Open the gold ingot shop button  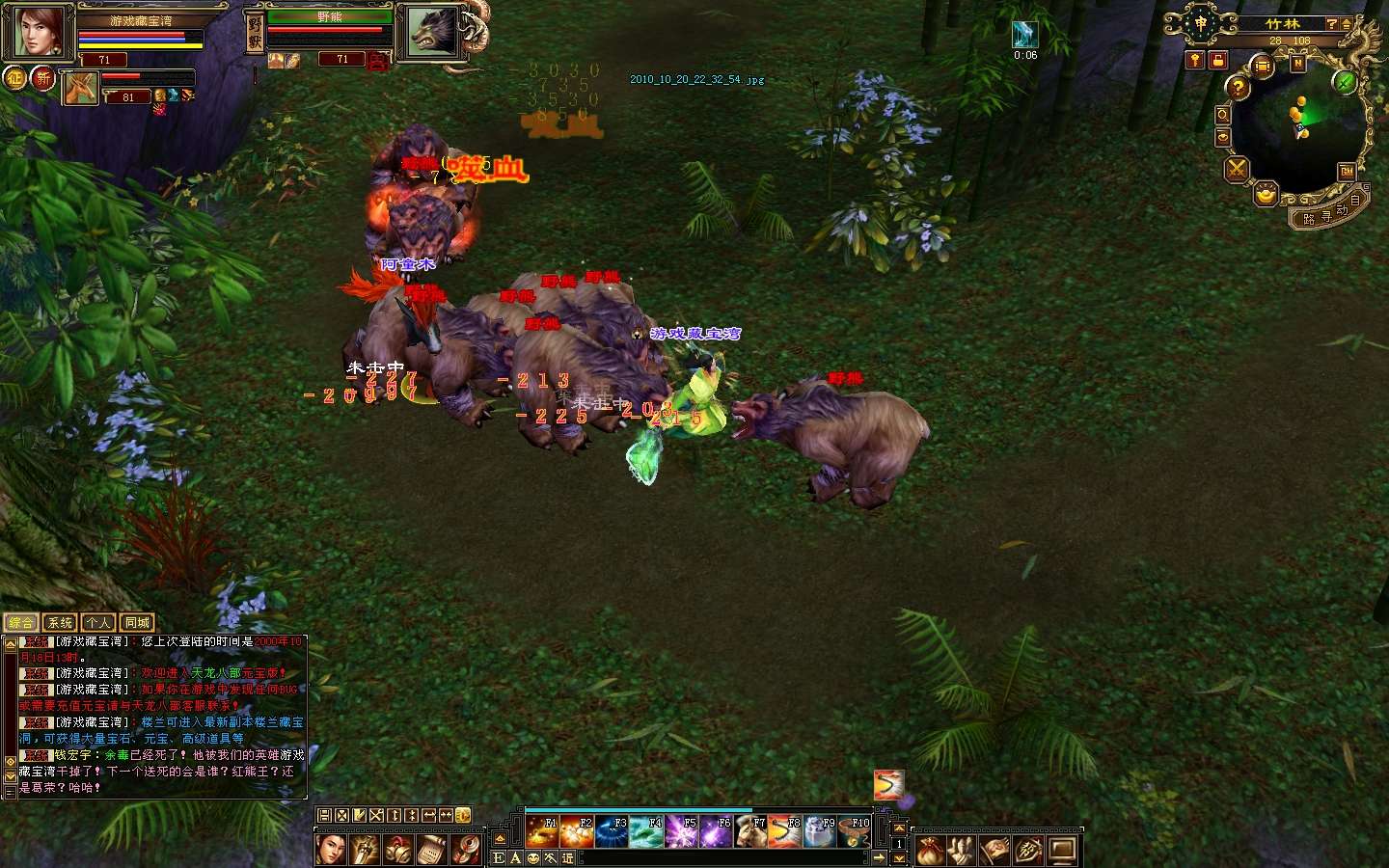point(1266,195)
